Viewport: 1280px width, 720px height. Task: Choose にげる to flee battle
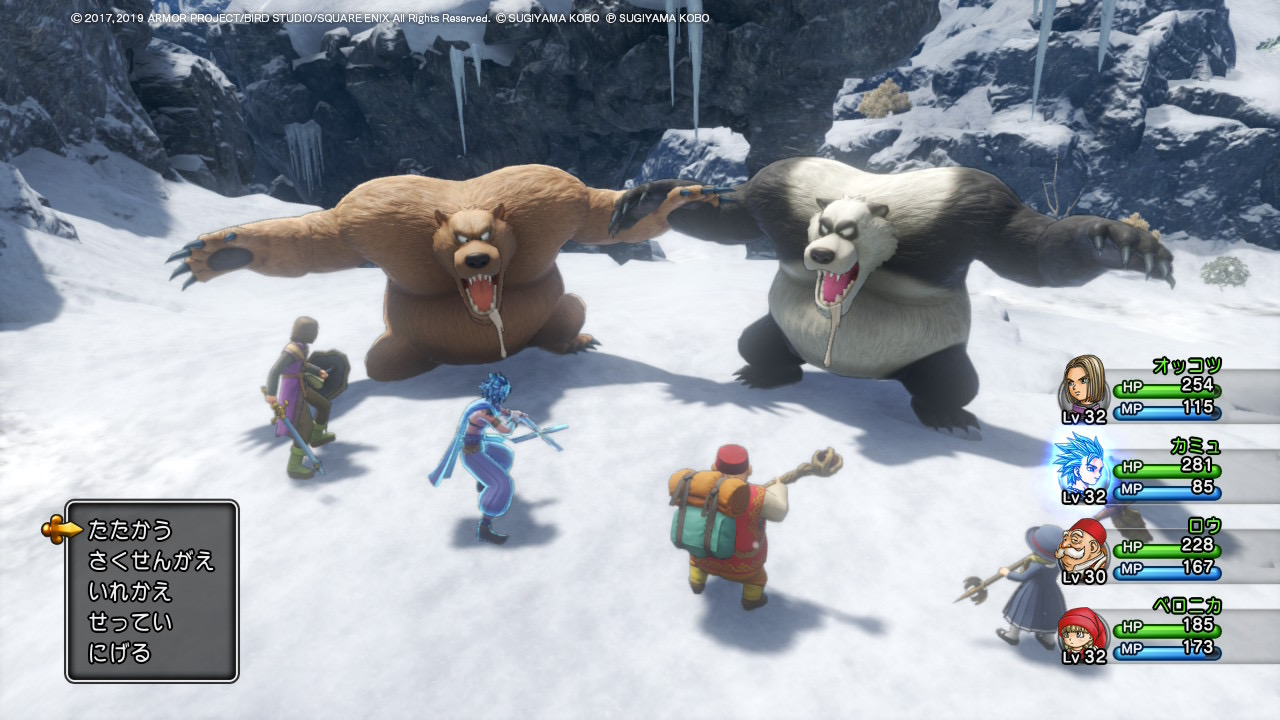(120, 653)
